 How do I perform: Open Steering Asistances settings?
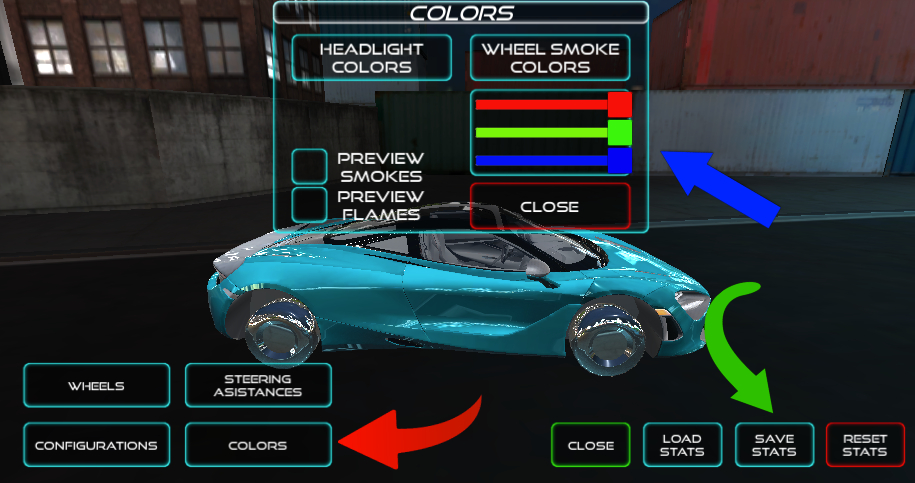258,386
